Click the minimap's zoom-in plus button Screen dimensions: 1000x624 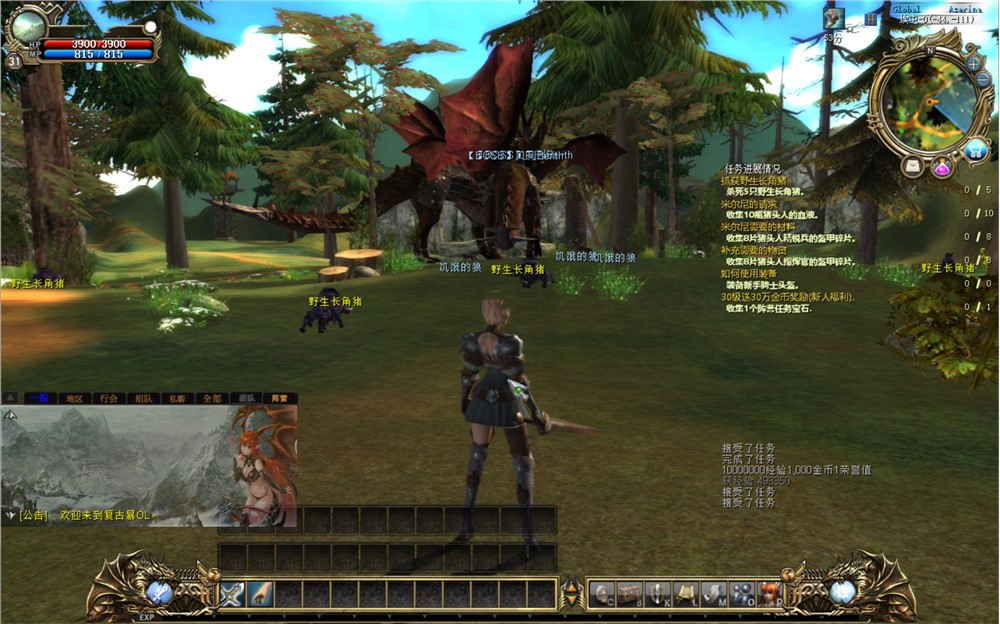[974, 63]
